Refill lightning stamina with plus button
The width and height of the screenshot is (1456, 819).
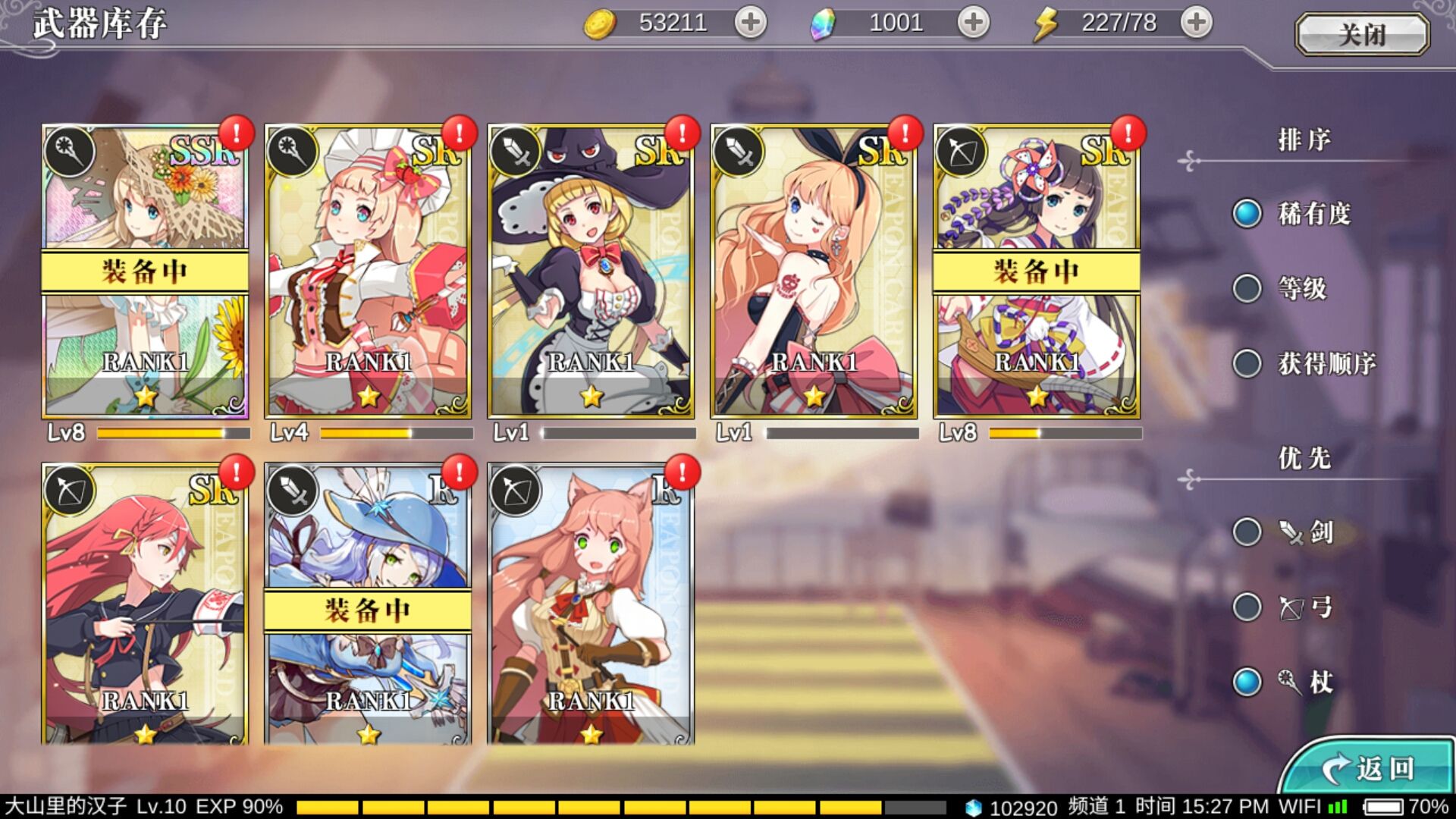coord(1196,23)
